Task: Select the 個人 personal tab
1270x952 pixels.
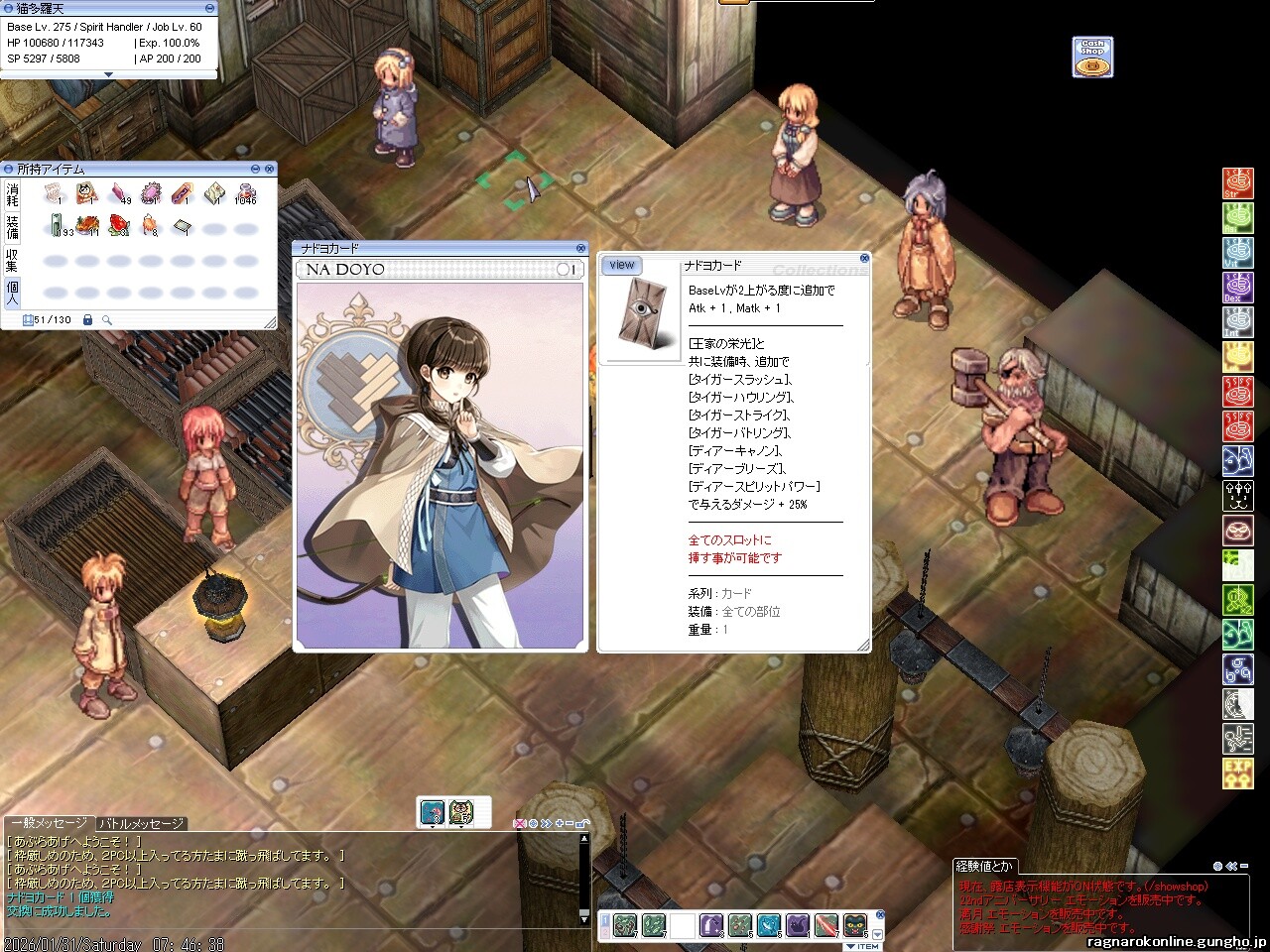Action: tap(13, 293)
